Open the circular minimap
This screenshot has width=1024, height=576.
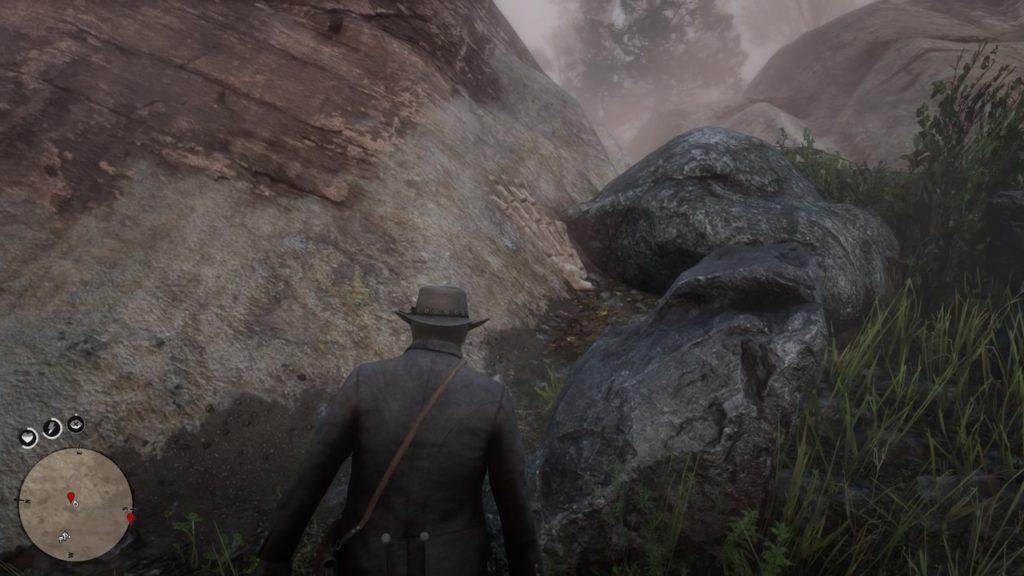pyautogui.click(x=75, y=504)
